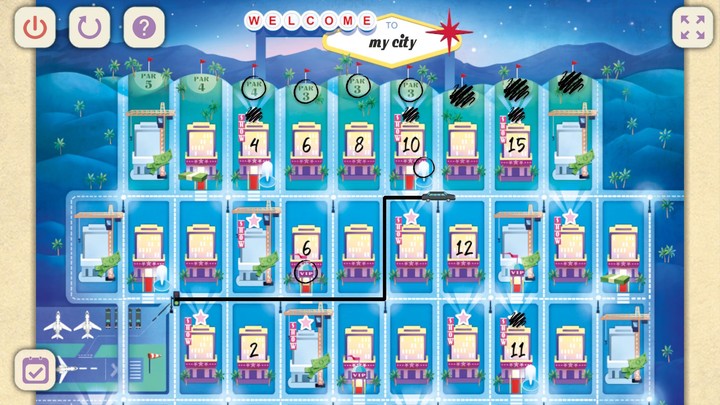Image resolution: width=720 pixels, height=405 pixels.
Task: Choose the lot numbered 11
Action: pos(515,349)
